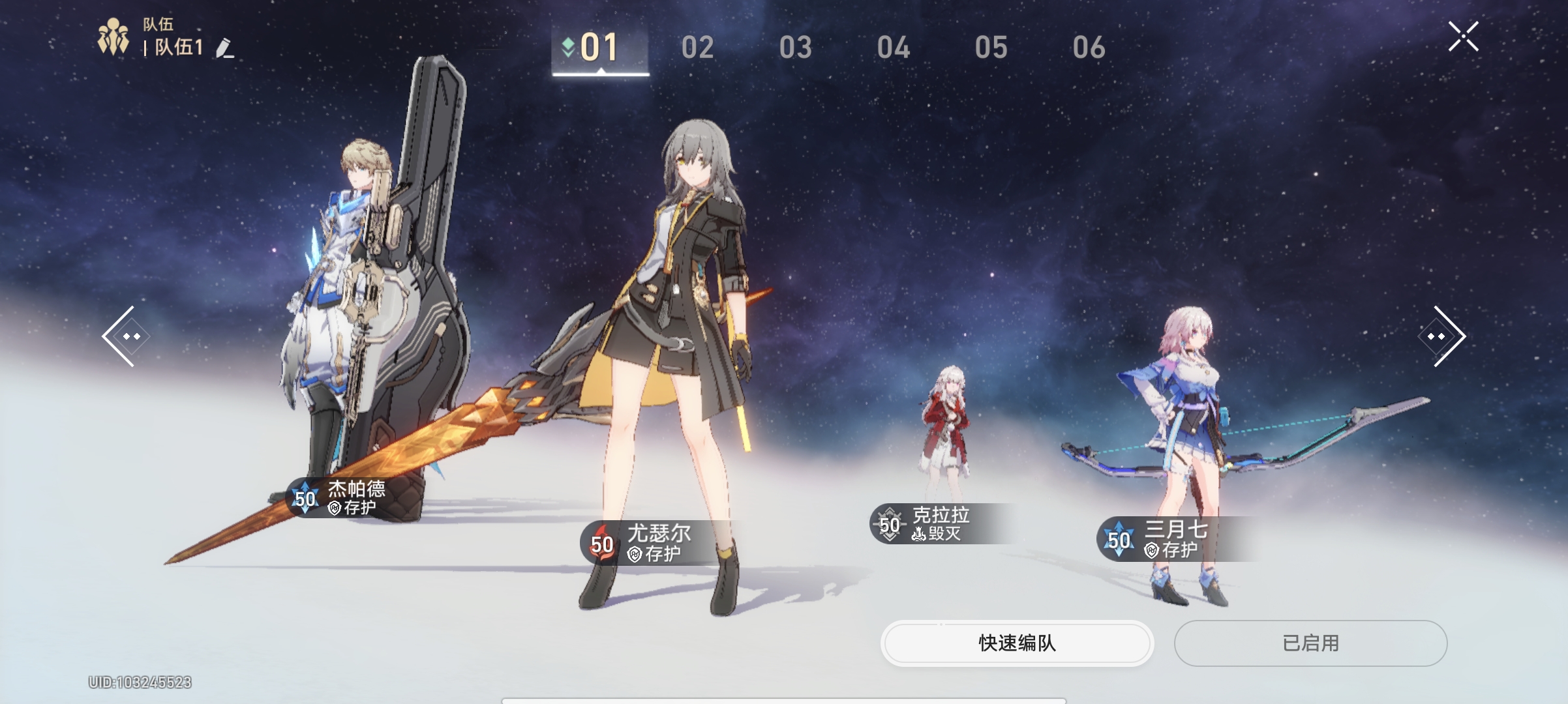1568x704 pixels.
Task: Switch to team tab 04
Action: coord(893,48)
